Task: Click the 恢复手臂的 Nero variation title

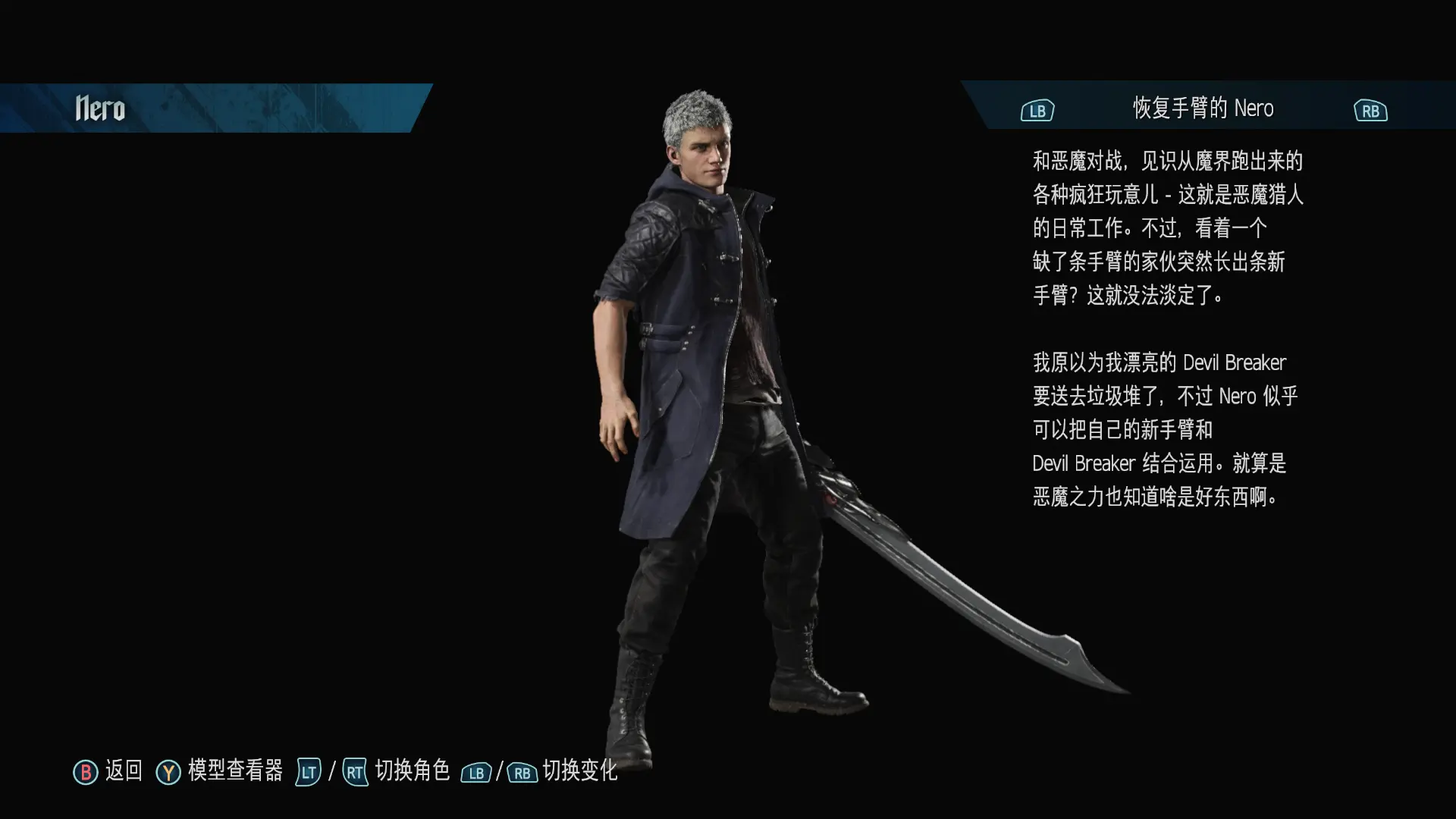Action: (x=1203, y=108)
